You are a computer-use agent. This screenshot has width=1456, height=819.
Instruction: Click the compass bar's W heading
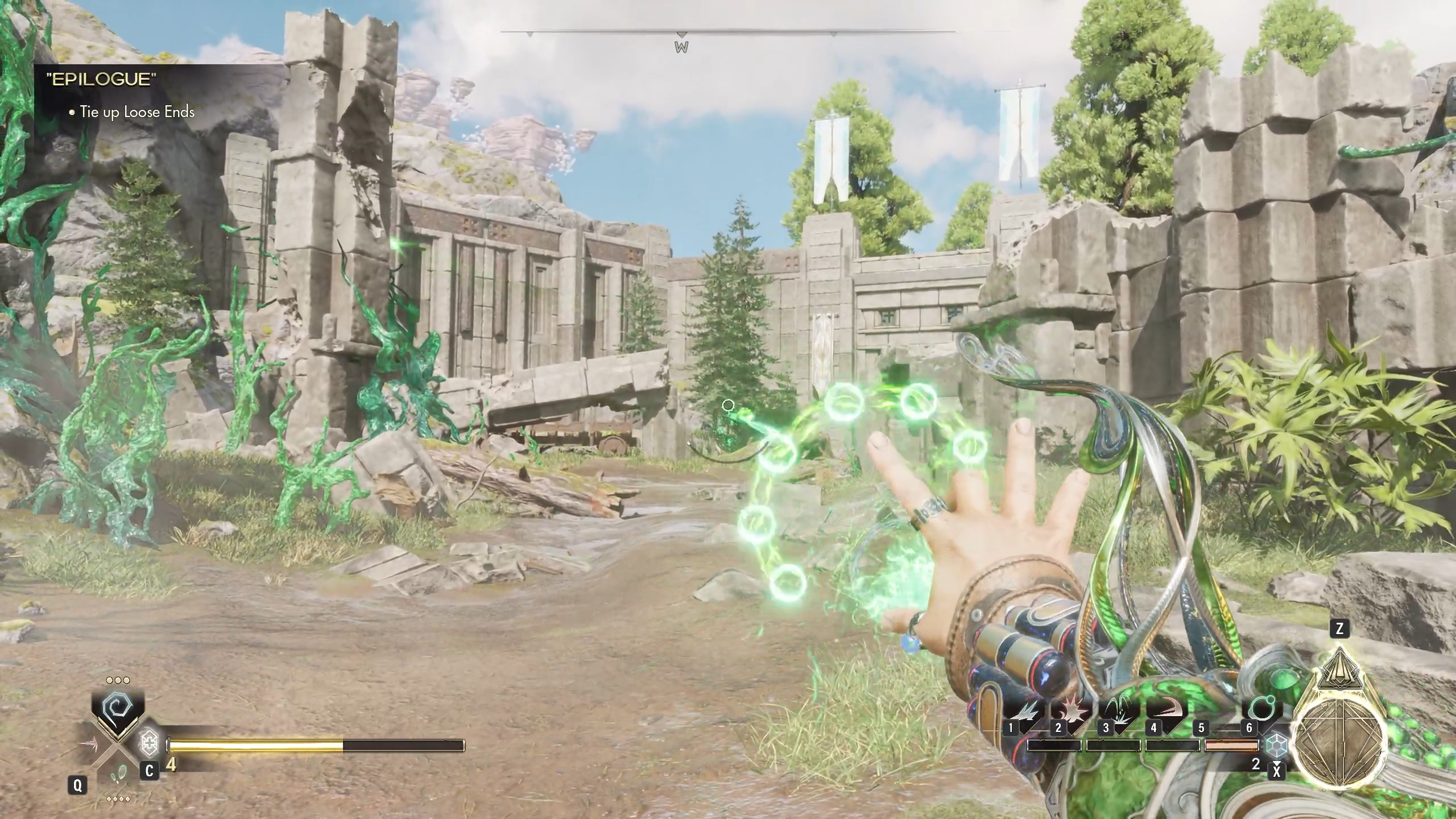(681, 47)
